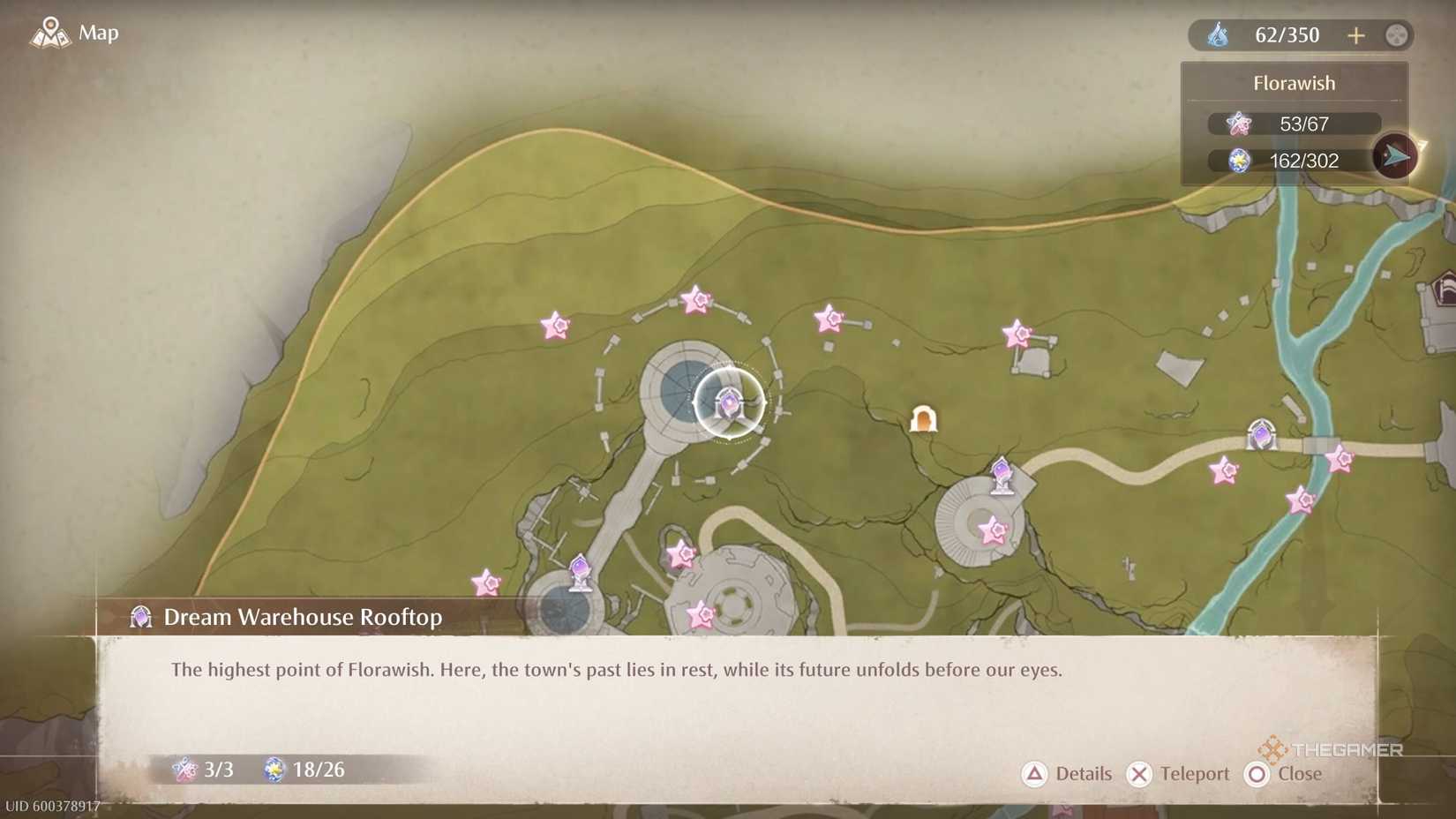Image resolution: width=1456 pixels, height=819 pixels.
Task: Toggle the 3/3 whim star counter filter
Action: [203, 770]
